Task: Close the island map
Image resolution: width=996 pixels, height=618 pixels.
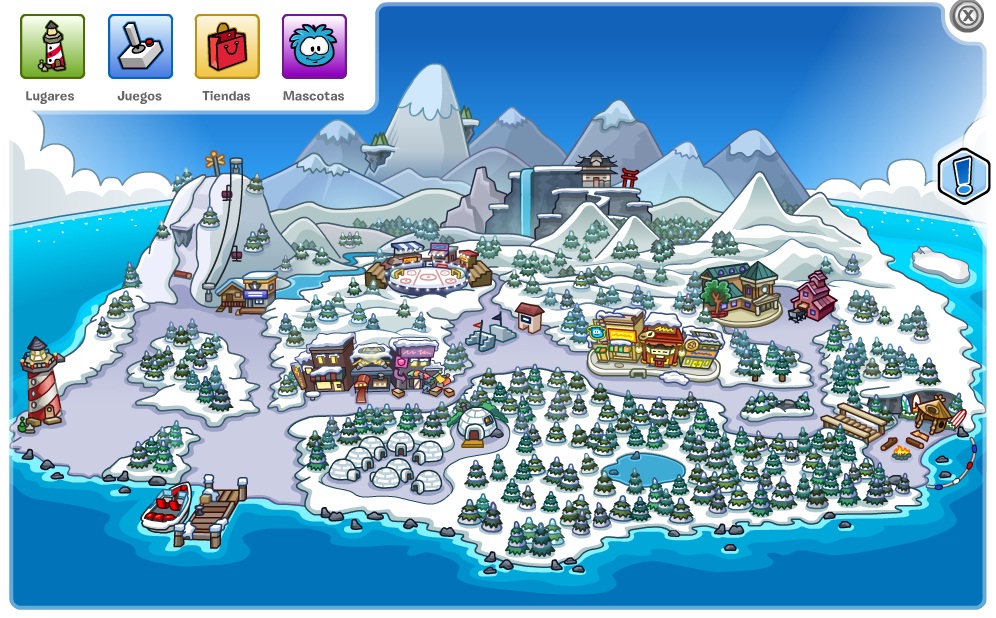Action: (966, 16)
